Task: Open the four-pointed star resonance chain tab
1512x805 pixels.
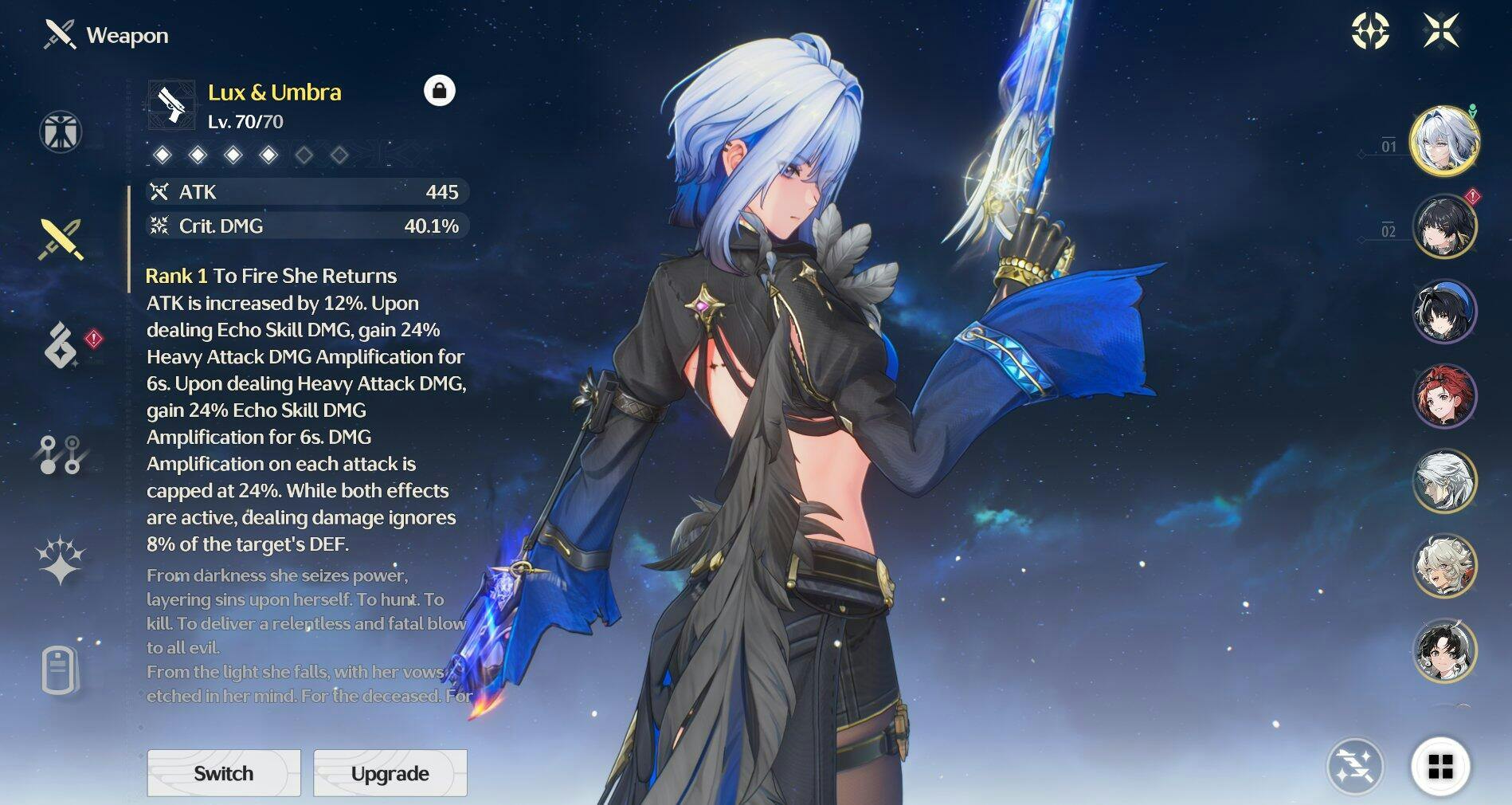Action: [61, 560]
